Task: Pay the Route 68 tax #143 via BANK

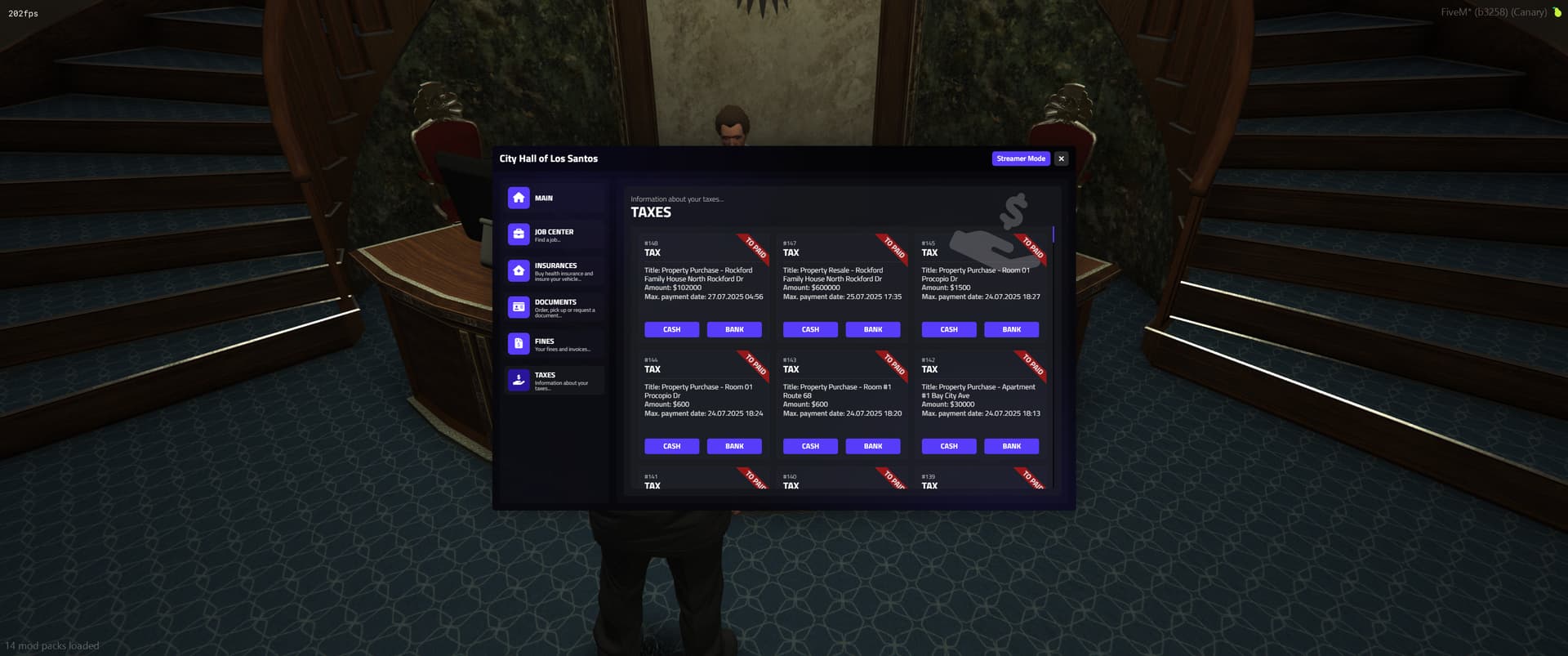Action: [x=872, y=446]
